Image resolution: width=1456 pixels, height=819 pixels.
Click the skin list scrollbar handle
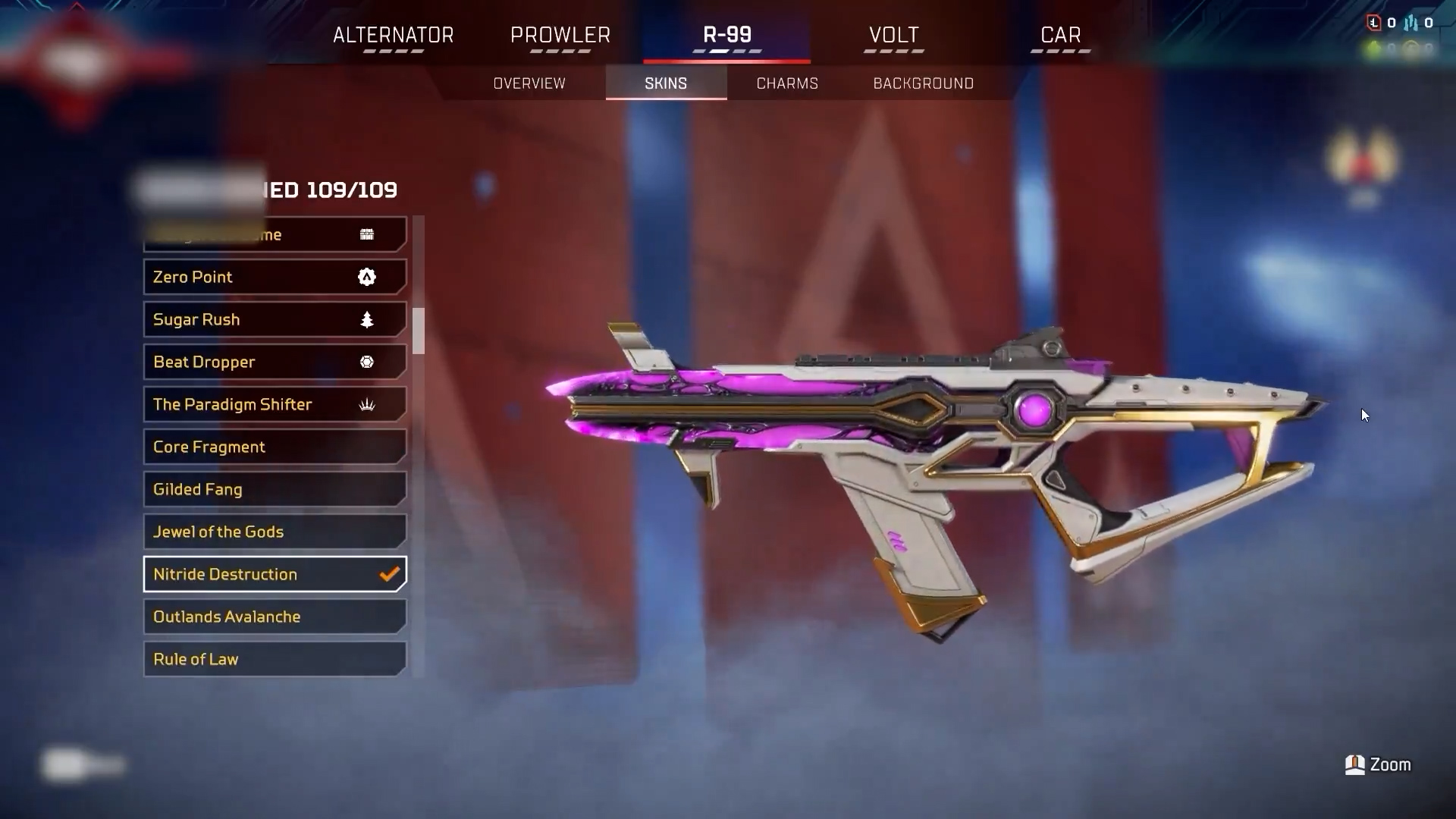pos(419,331)
